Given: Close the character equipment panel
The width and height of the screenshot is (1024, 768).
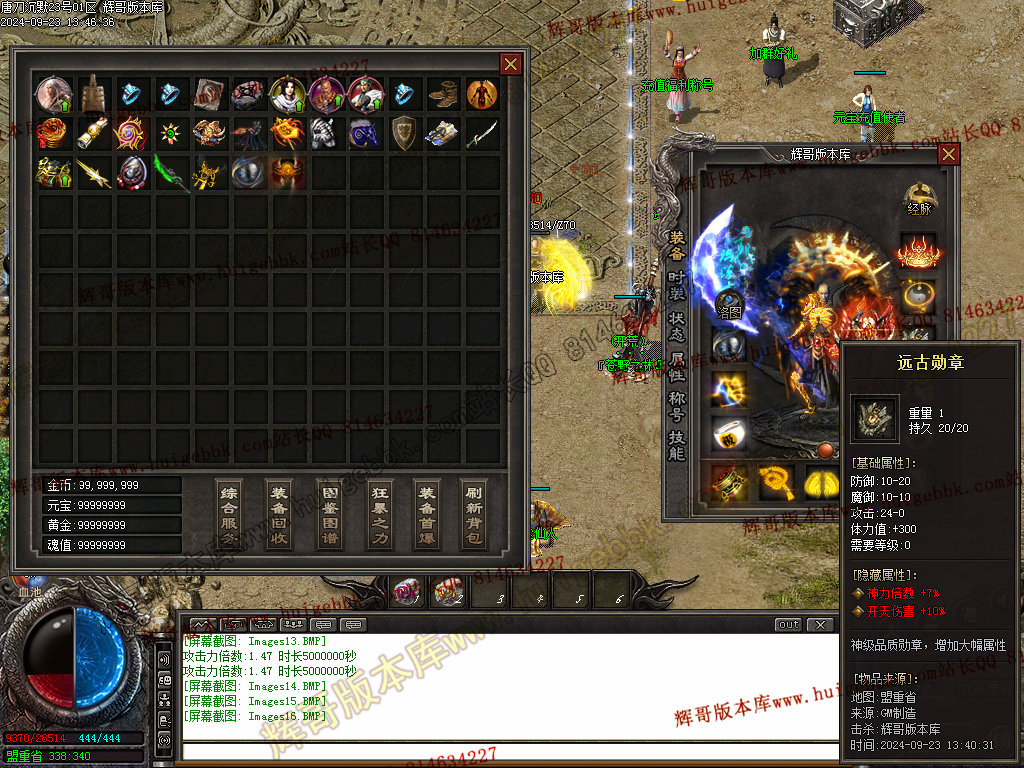Looking at the screenshot, I should [x=948, y=154].
